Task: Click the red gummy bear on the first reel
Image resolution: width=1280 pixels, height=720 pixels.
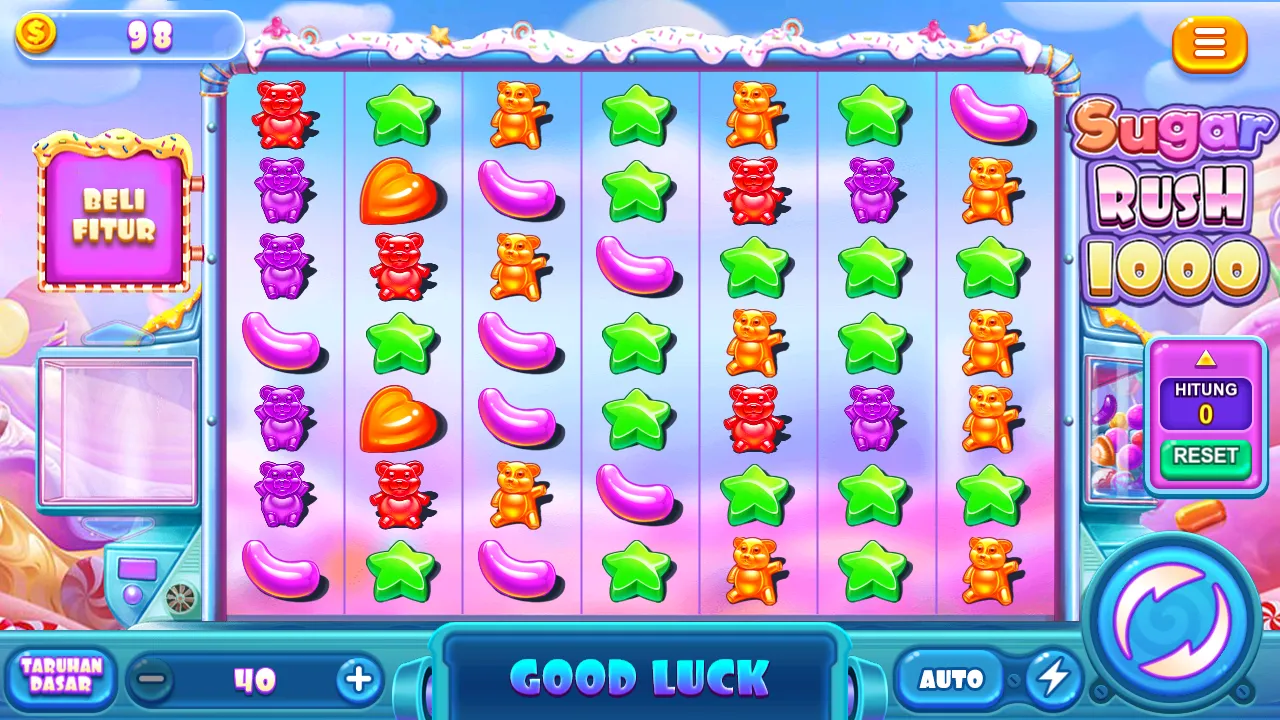Action: click(283, 112)
